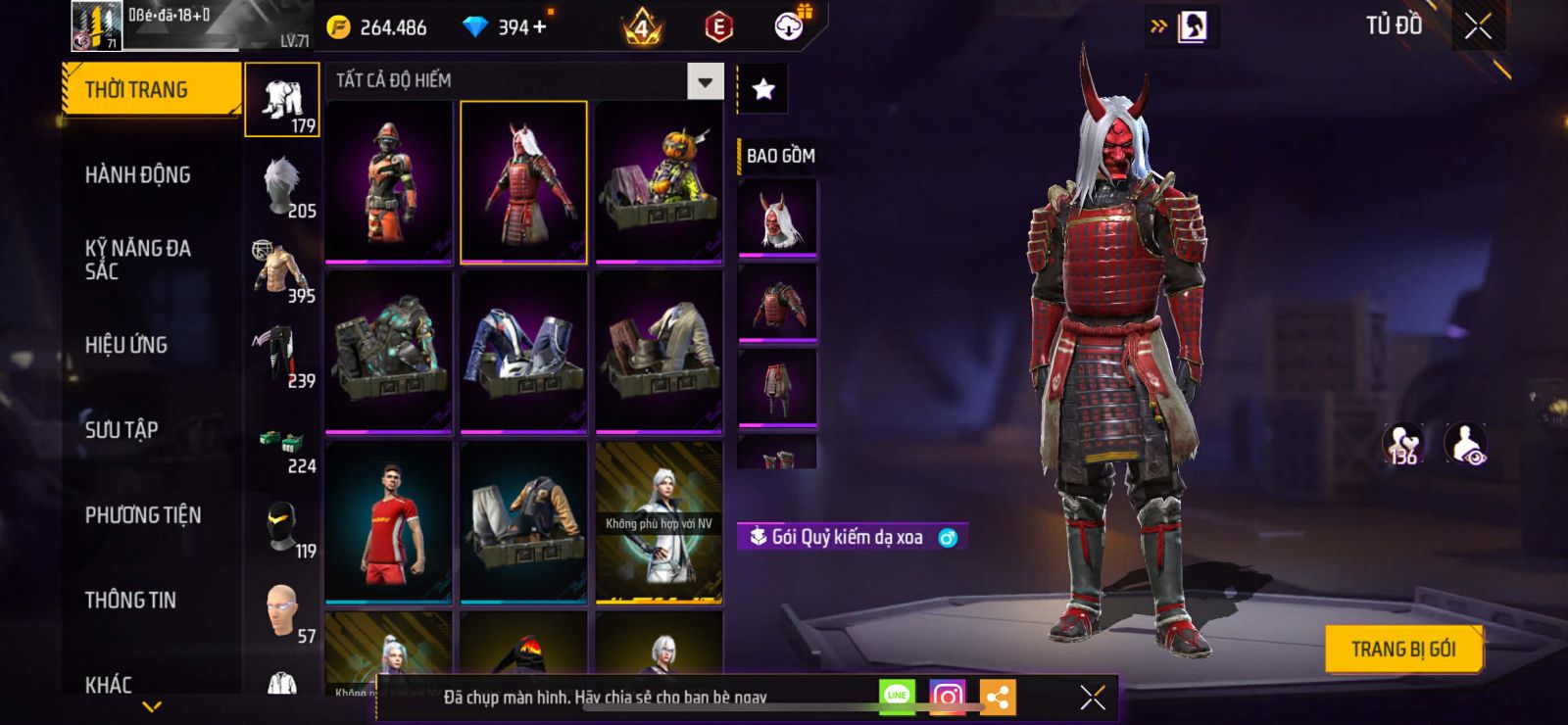Viewport: 1568px width, 725px height.
Task: Switch to Hành Động tab
Action: 138,175
